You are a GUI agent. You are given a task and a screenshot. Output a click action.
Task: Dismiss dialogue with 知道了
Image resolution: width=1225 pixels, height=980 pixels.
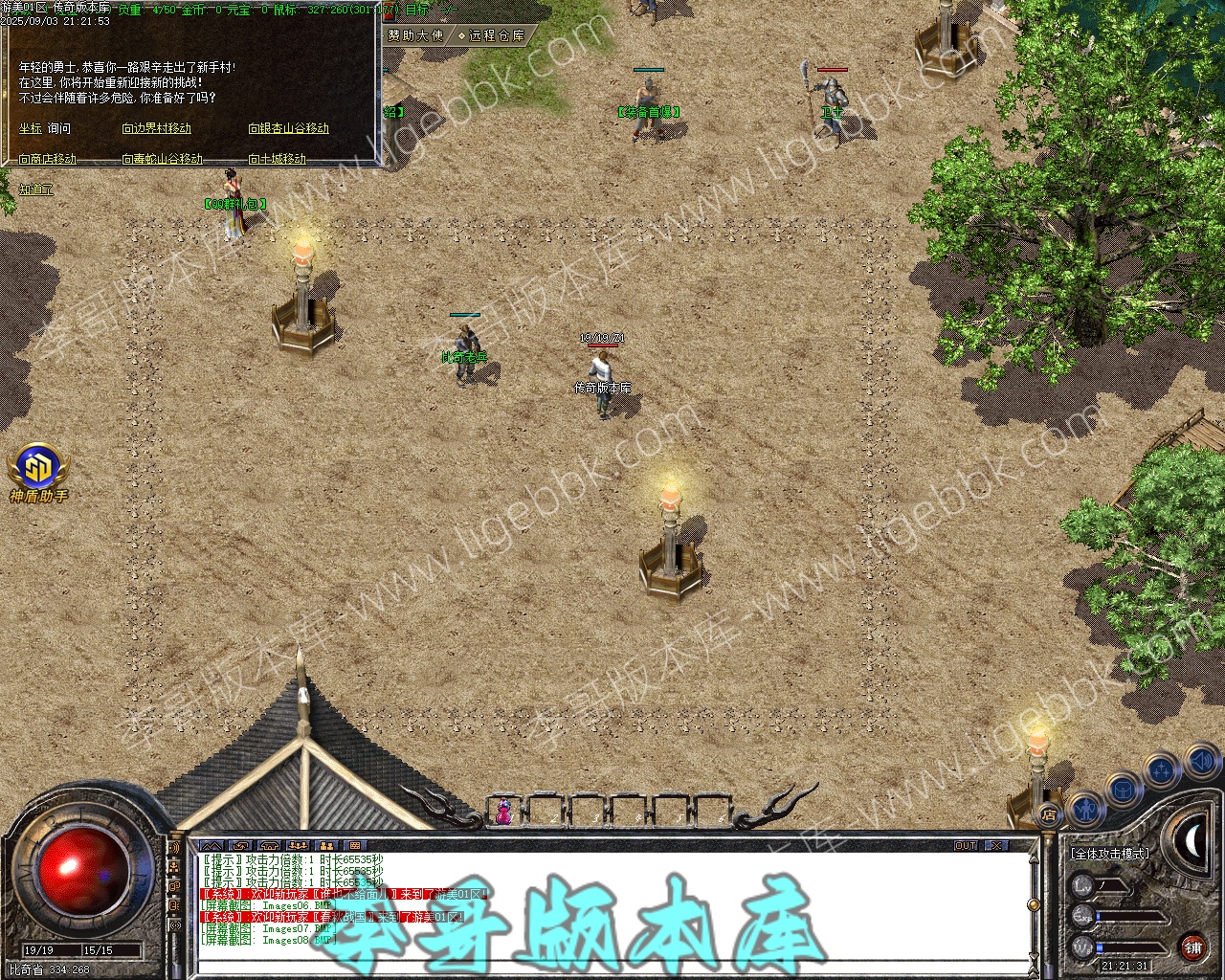click(x=36, y=189)
